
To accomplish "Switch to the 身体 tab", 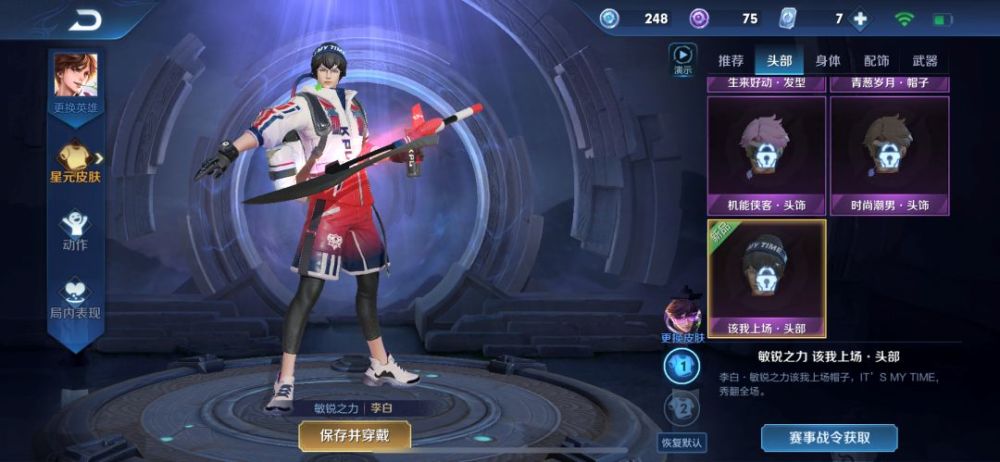I will coord(828,60).
